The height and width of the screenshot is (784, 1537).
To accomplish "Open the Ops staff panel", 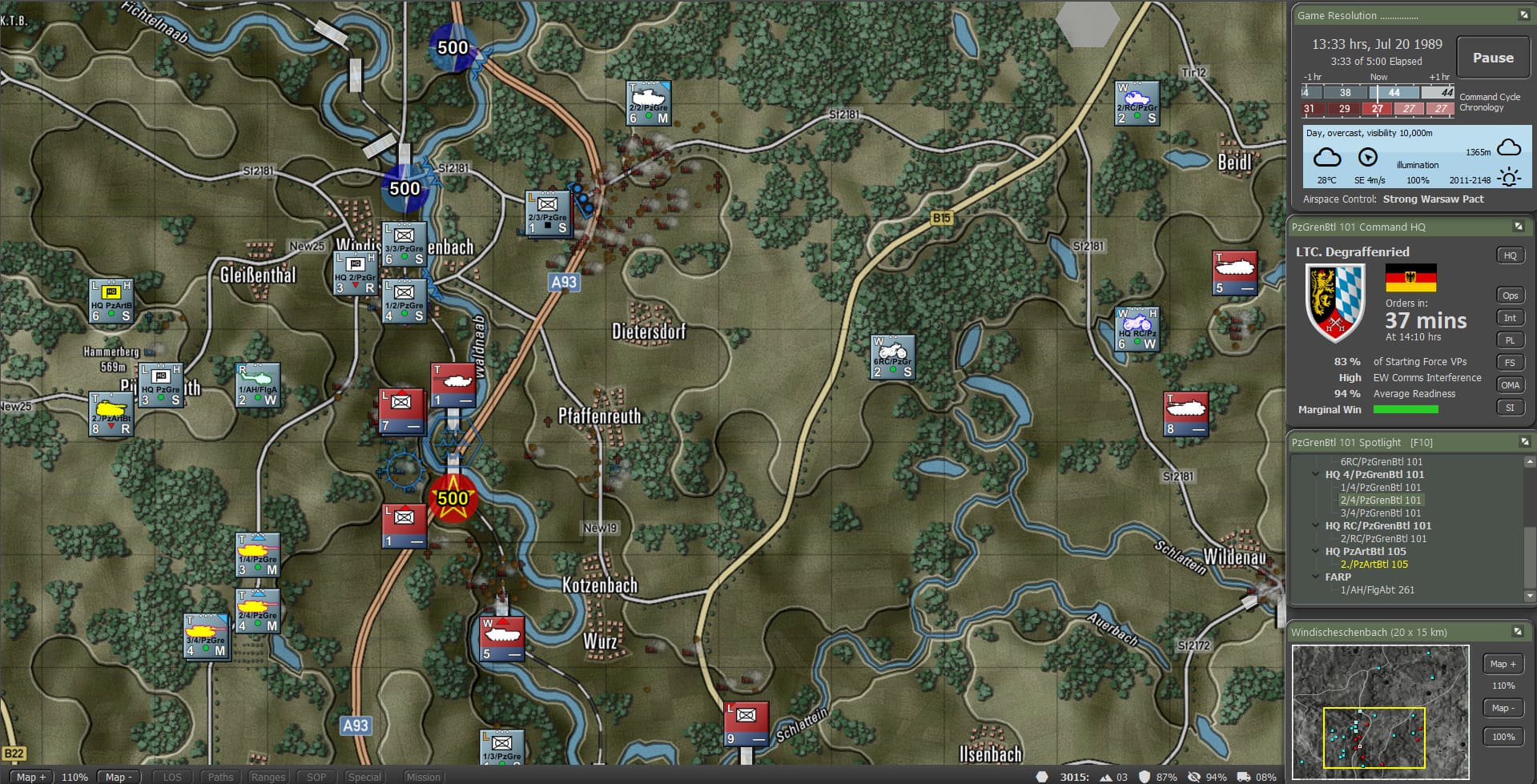I will (1510, 296).
